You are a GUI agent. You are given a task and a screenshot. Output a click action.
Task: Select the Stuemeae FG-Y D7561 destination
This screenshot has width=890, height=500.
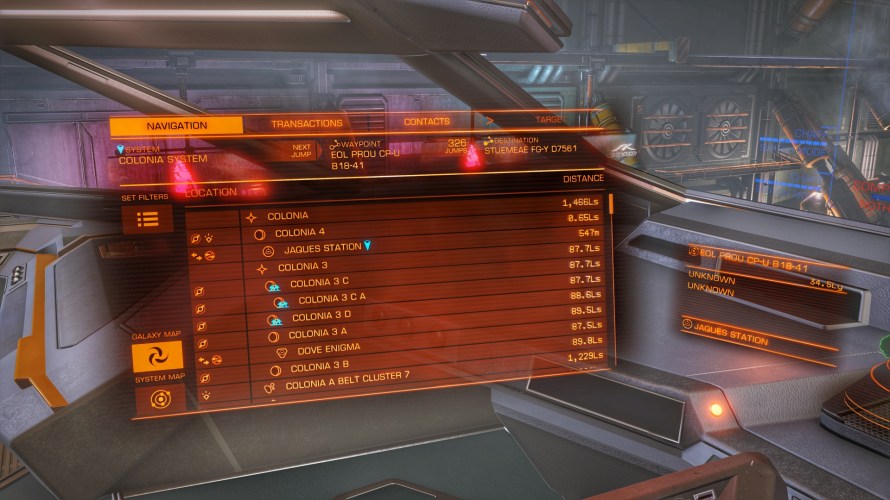530,147
